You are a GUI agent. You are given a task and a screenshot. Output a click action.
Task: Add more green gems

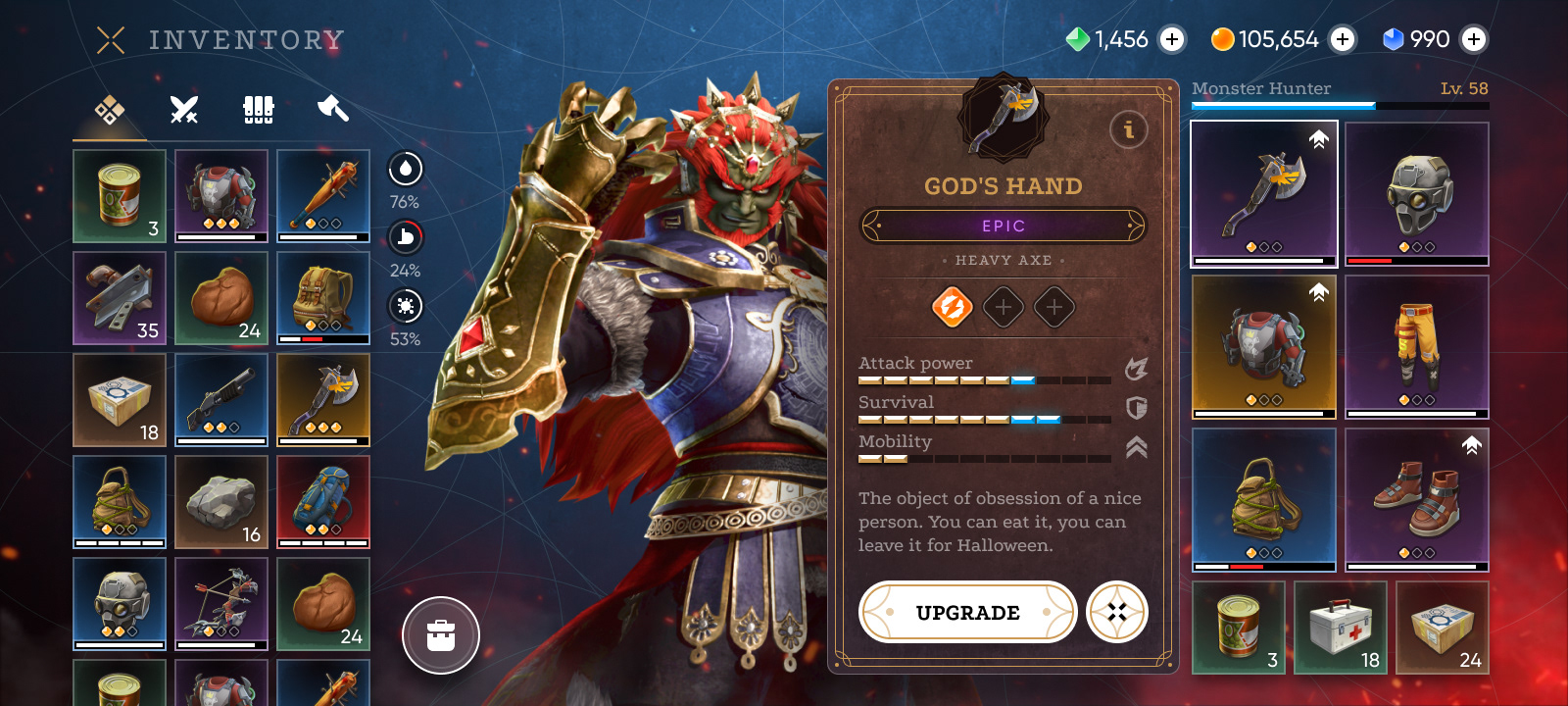(1172, 39)
